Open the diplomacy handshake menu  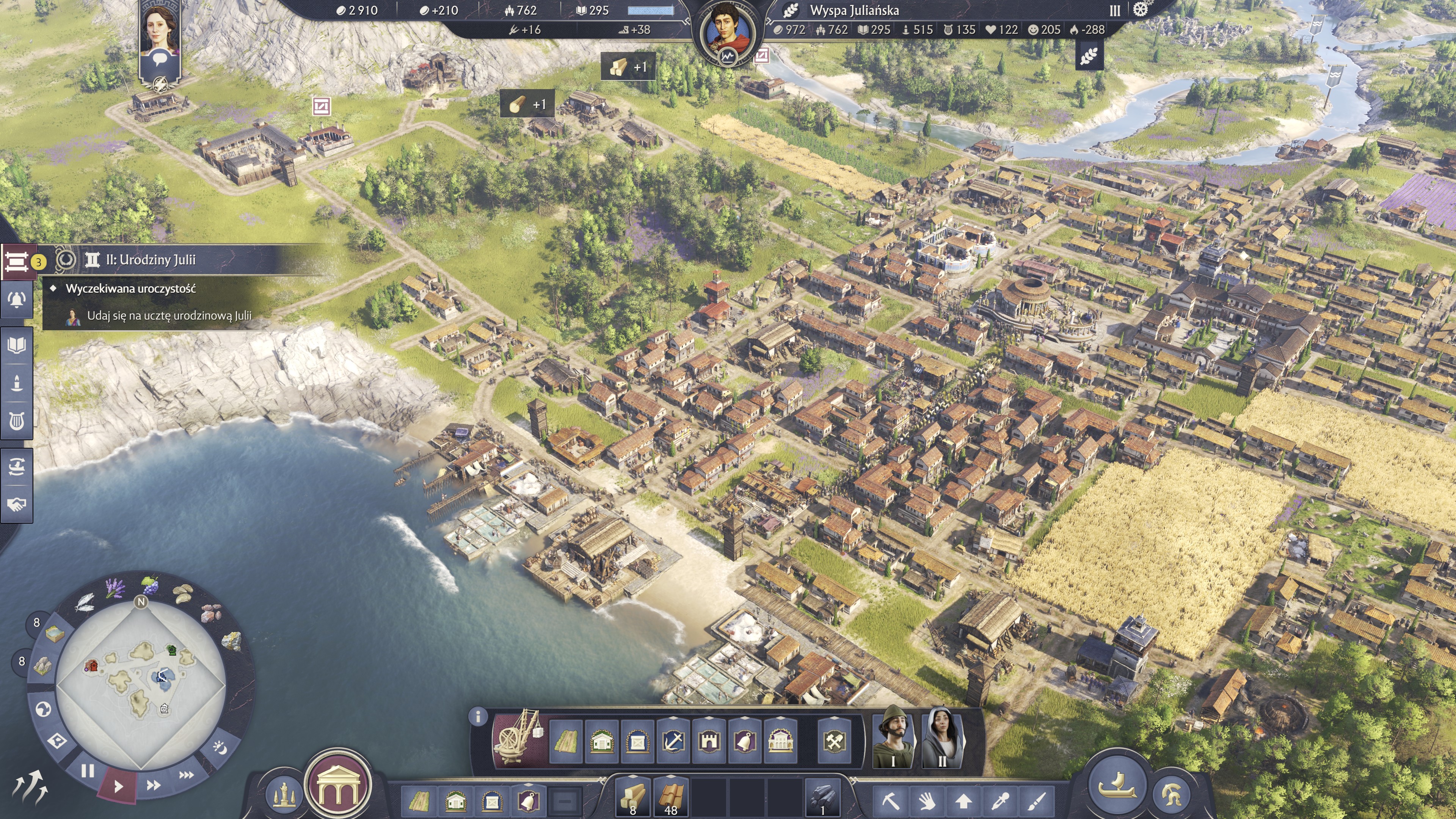tap(16, 504)
